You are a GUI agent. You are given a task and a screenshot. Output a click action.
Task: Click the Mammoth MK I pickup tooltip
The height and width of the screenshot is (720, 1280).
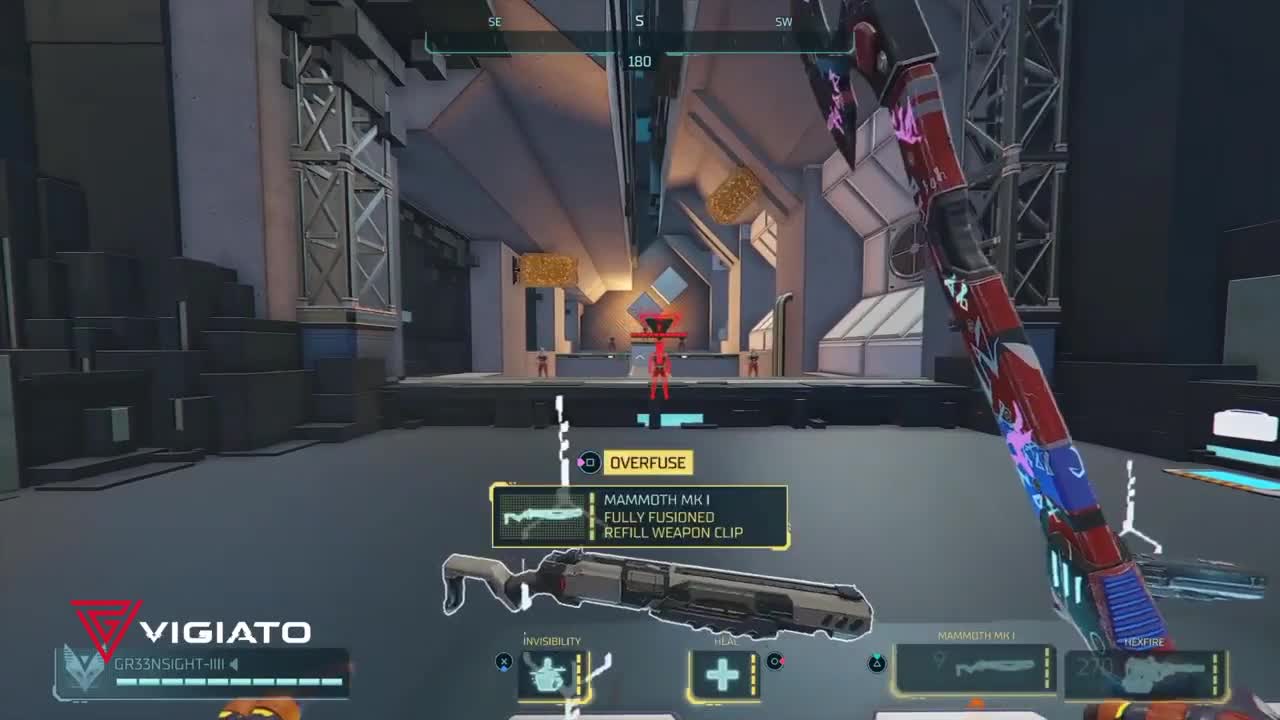coord(640,516)
